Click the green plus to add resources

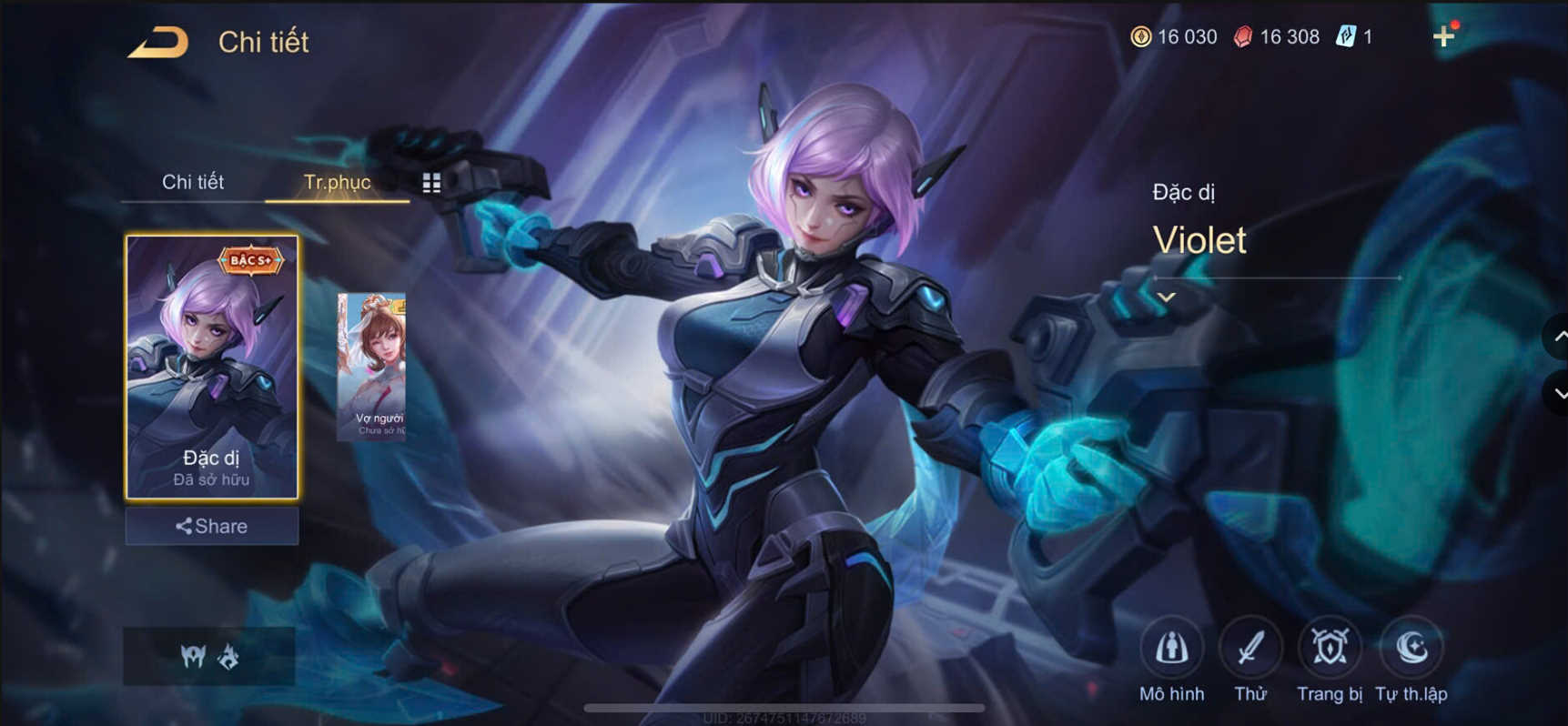(x=1445, y=36)
